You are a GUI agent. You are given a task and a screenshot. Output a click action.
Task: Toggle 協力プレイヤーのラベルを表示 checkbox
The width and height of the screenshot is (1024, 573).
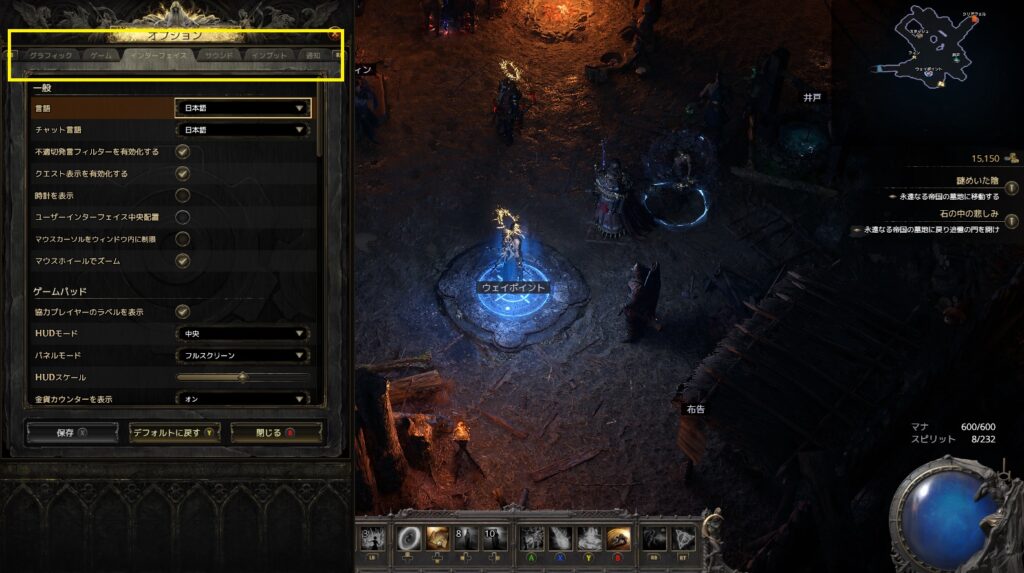tap(183, 311)
